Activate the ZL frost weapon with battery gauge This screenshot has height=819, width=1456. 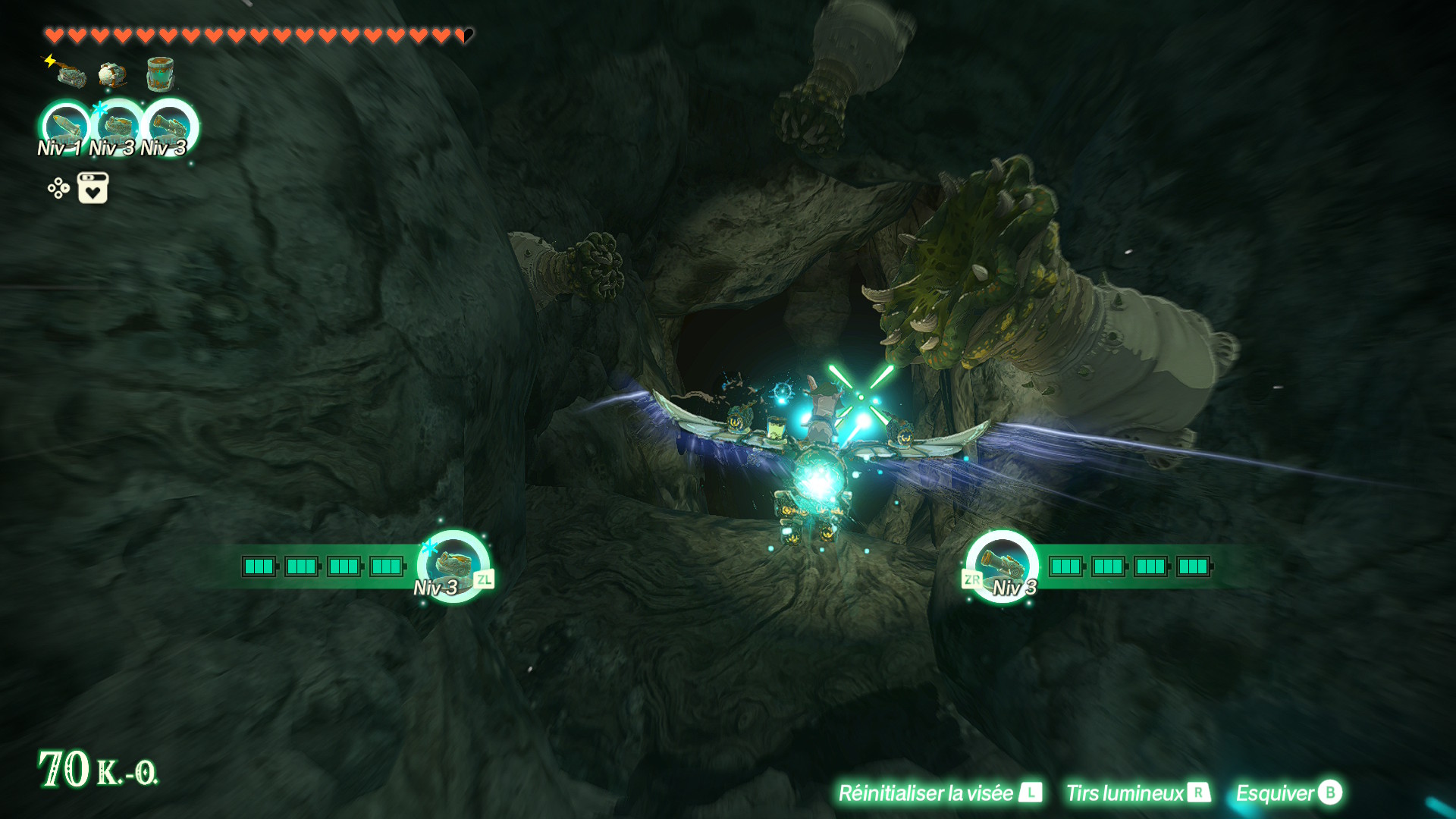click(x=453, y=566)
